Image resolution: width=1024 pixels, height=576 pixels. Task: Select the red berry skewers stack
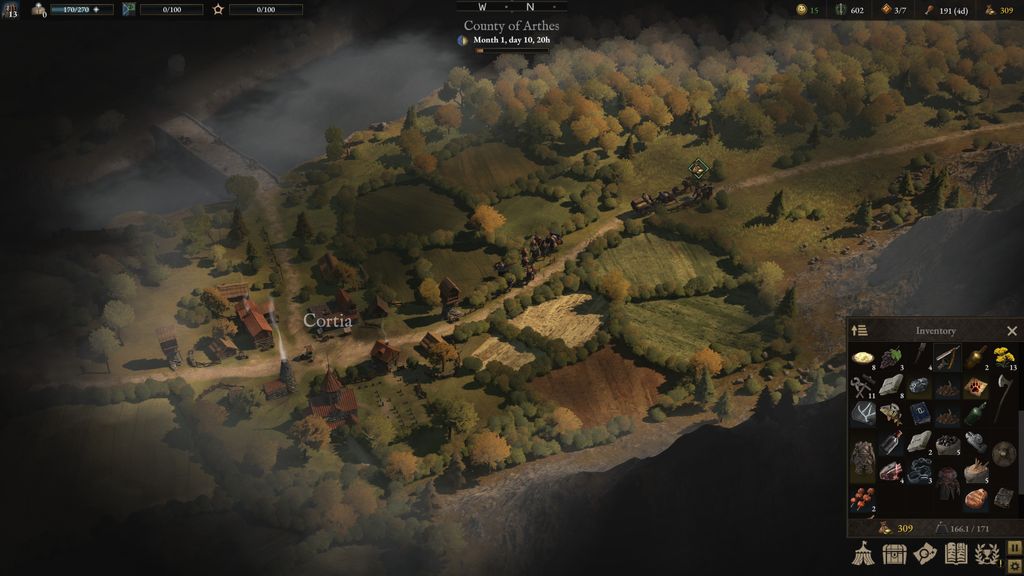(860, 499)
